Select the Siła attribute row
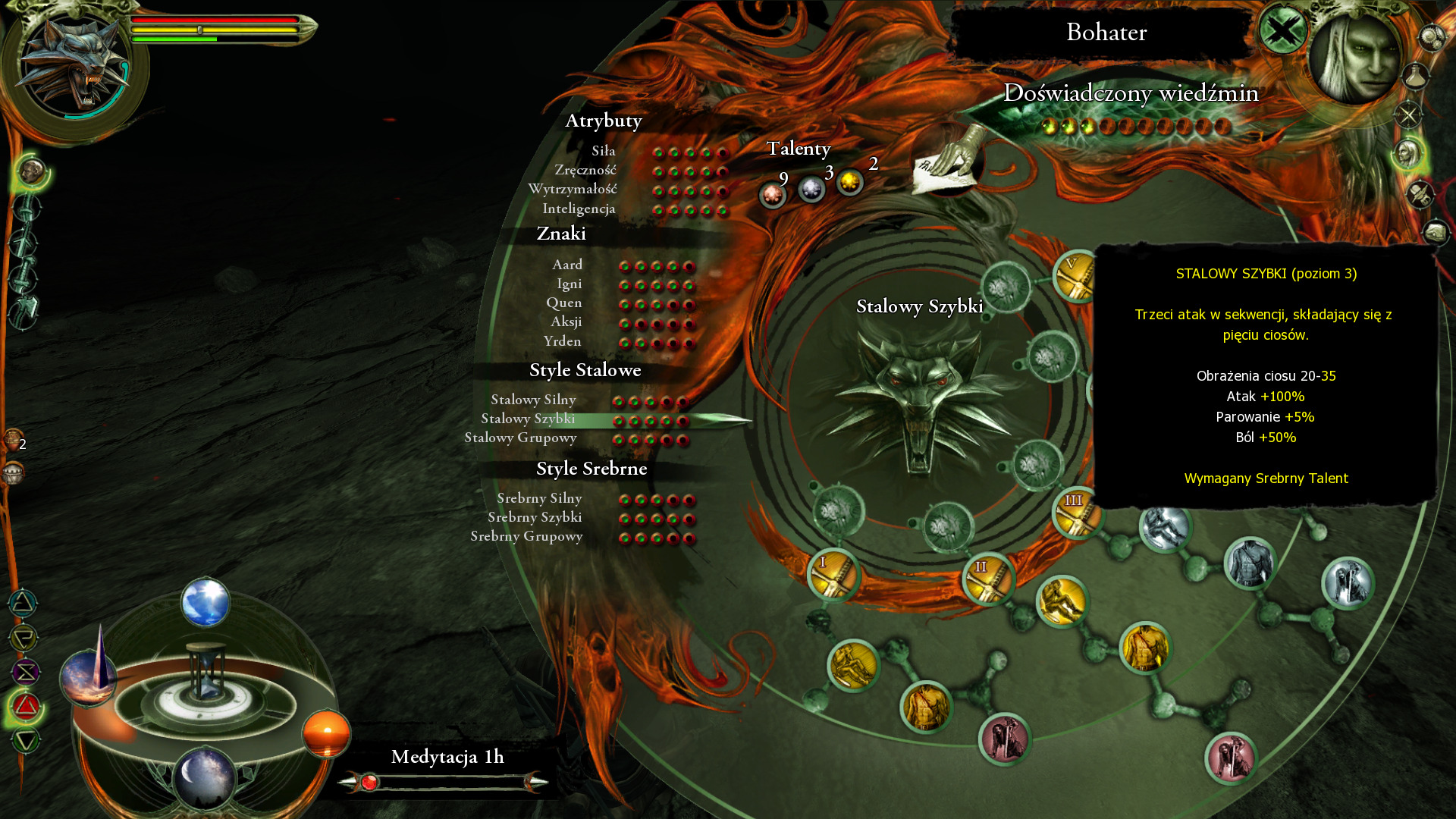 pos(604,152)
